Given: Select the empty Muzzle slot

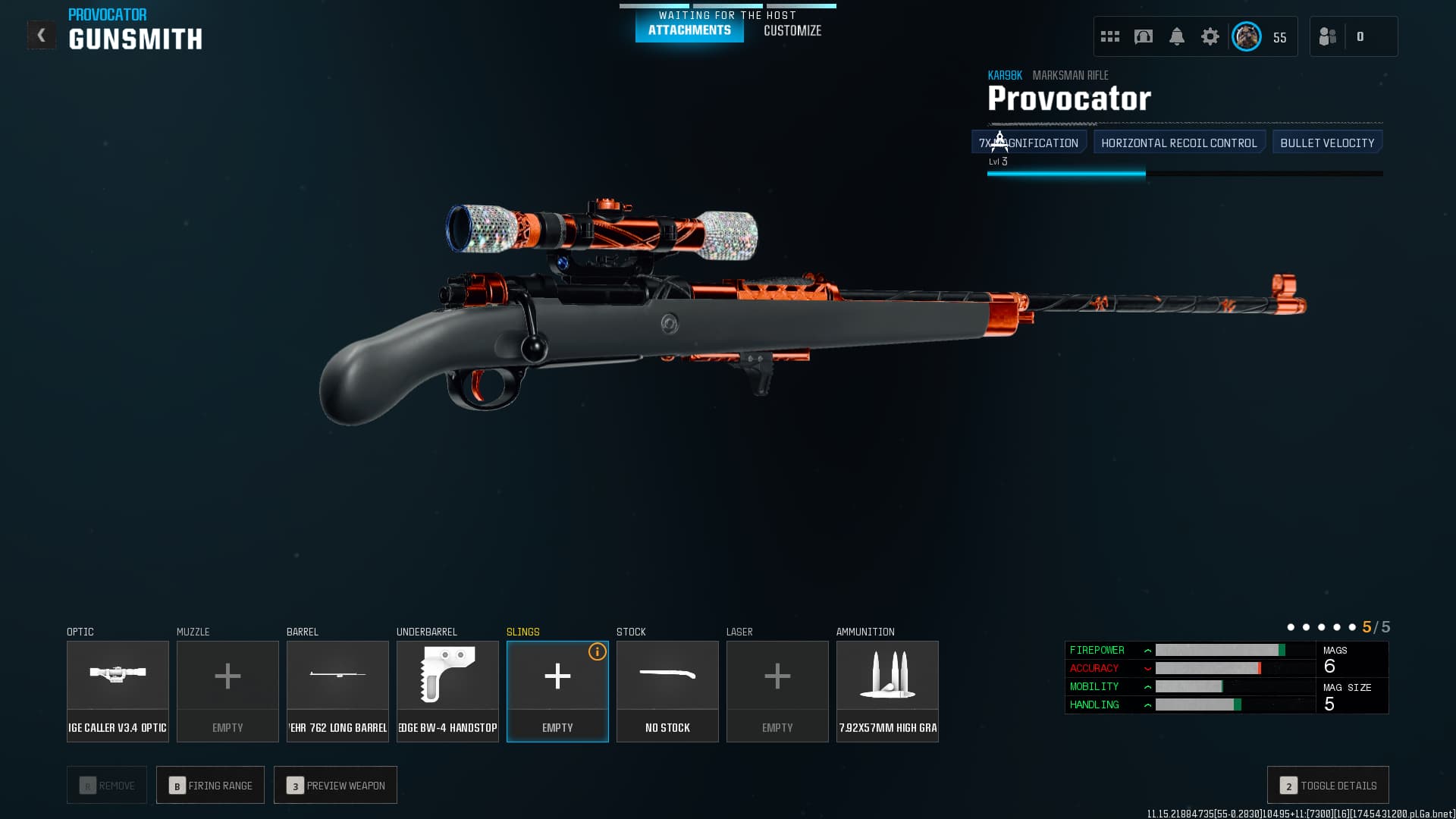Looking at the screenshot, I should (227, 686).
